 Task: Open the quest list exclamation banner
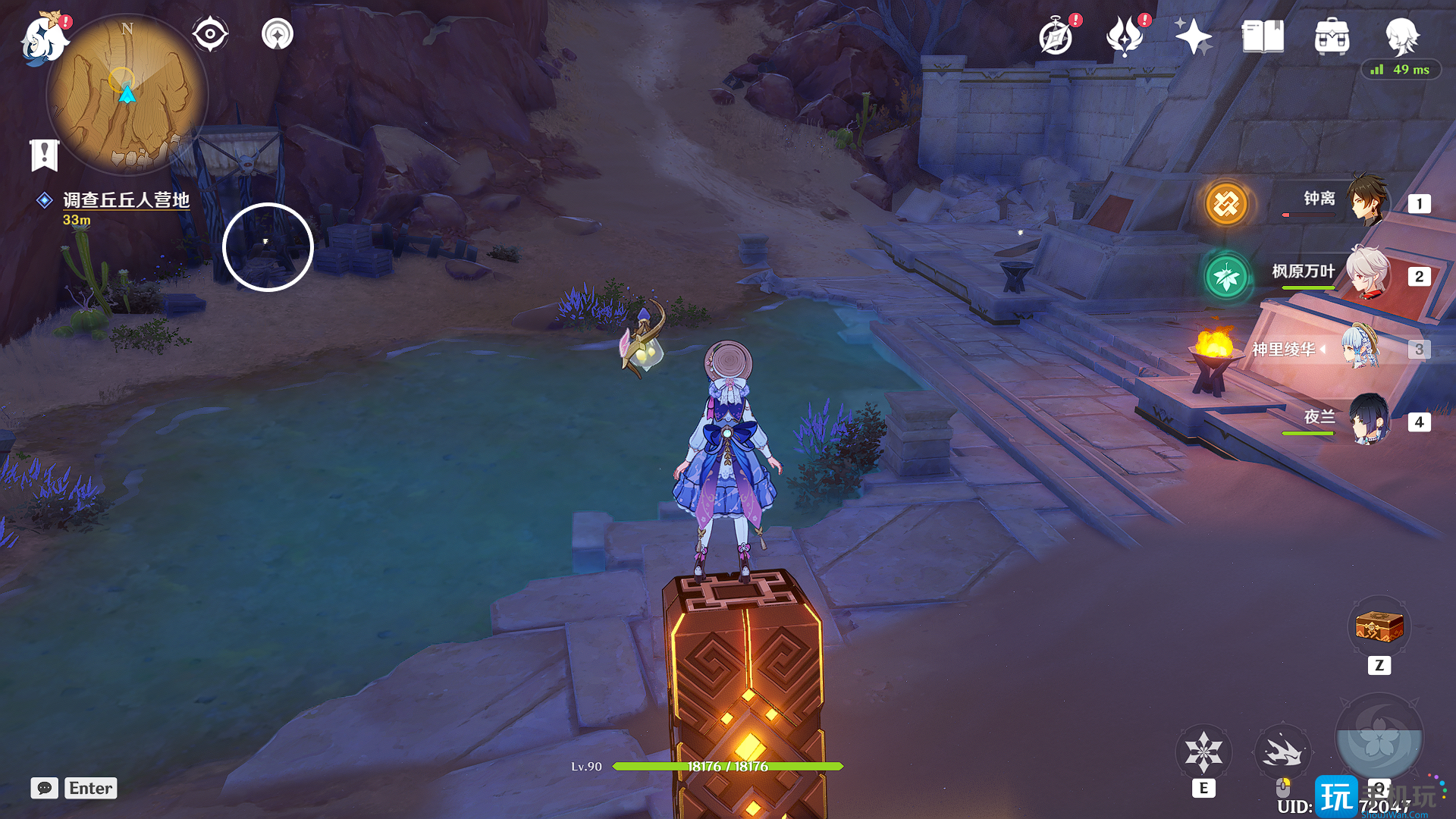point(44,155)
